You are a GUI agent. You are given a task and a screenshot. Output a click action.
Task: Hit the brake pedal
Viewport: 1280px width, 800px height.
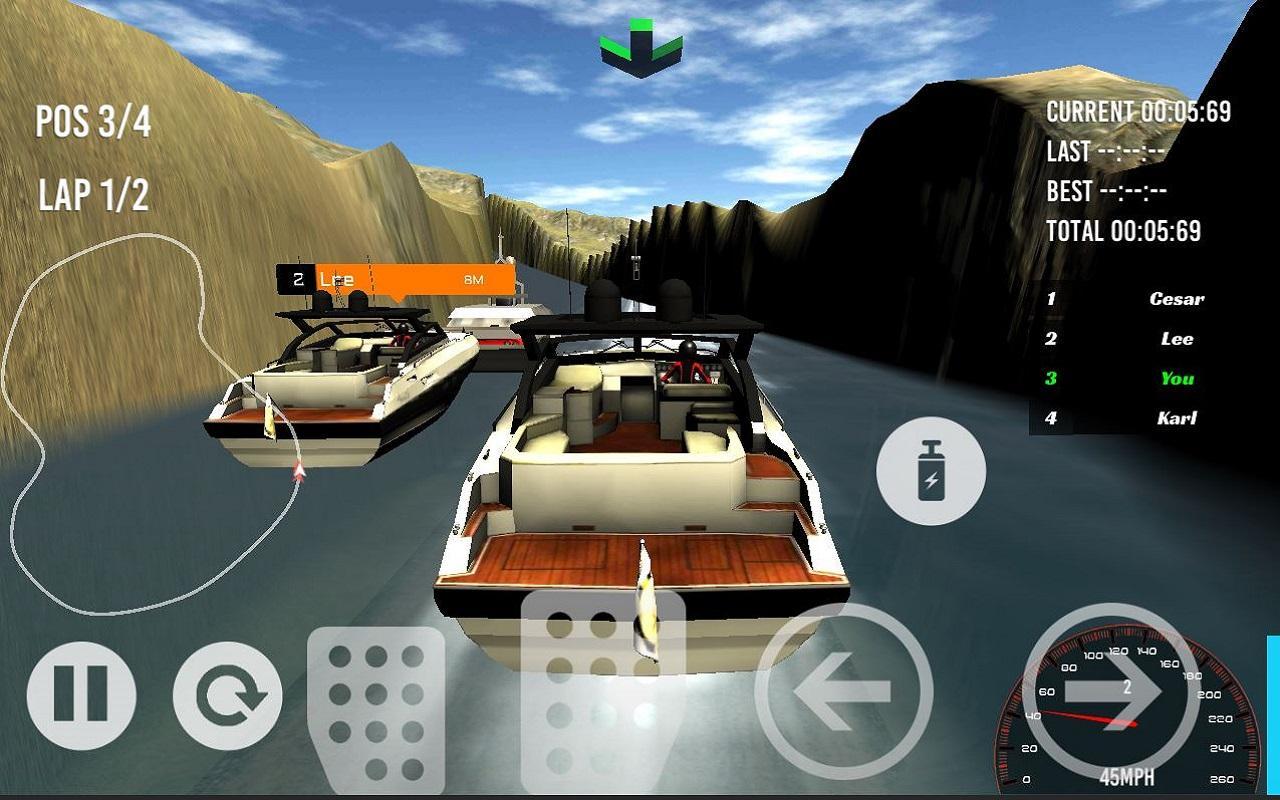click(x=376, y=710)
